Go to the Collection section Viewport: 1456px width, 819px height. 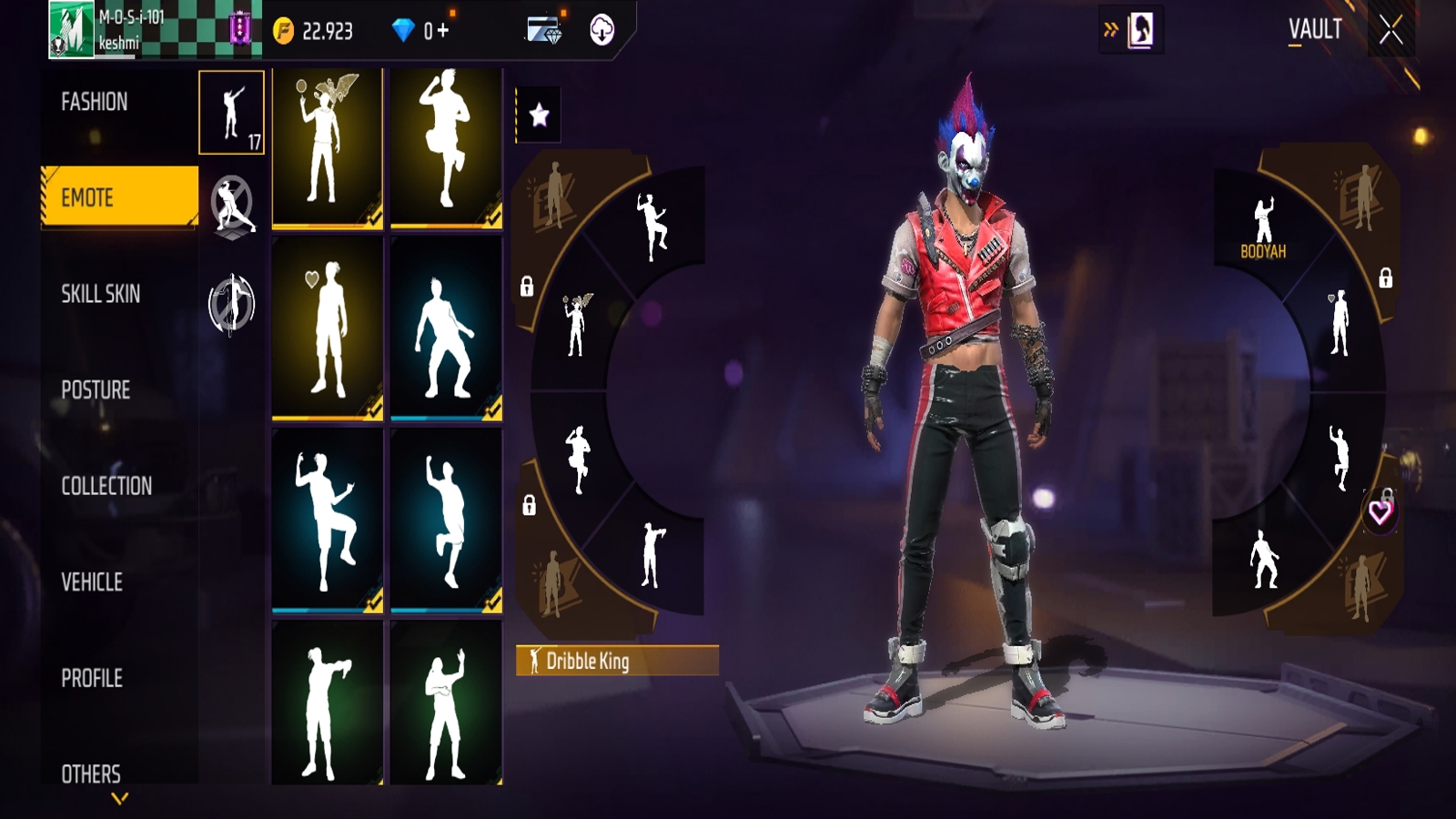tap(106, 486)
